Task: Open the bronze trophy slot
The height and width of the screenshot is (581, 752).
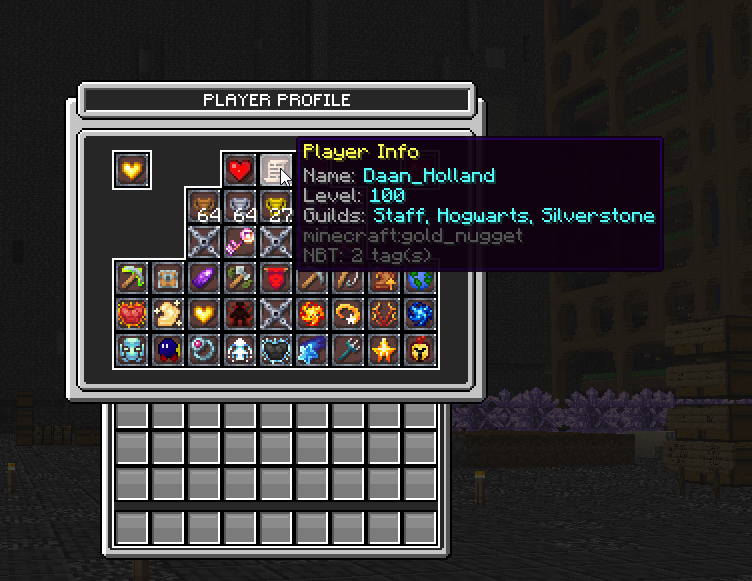Action: tap(203, 207)
